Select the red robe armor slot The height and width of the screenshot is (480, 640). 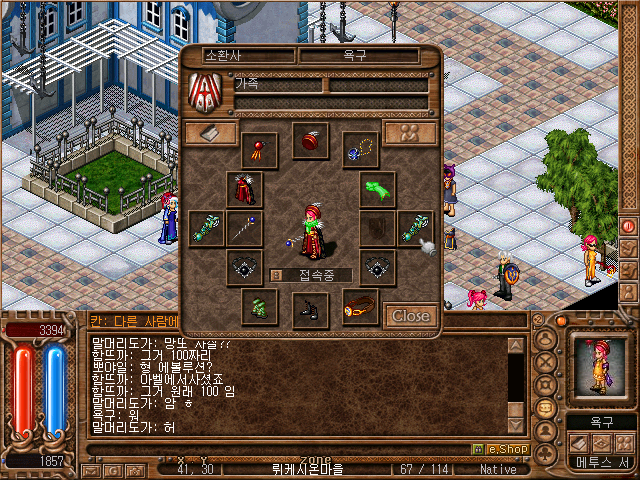click(x=244, y=187)
